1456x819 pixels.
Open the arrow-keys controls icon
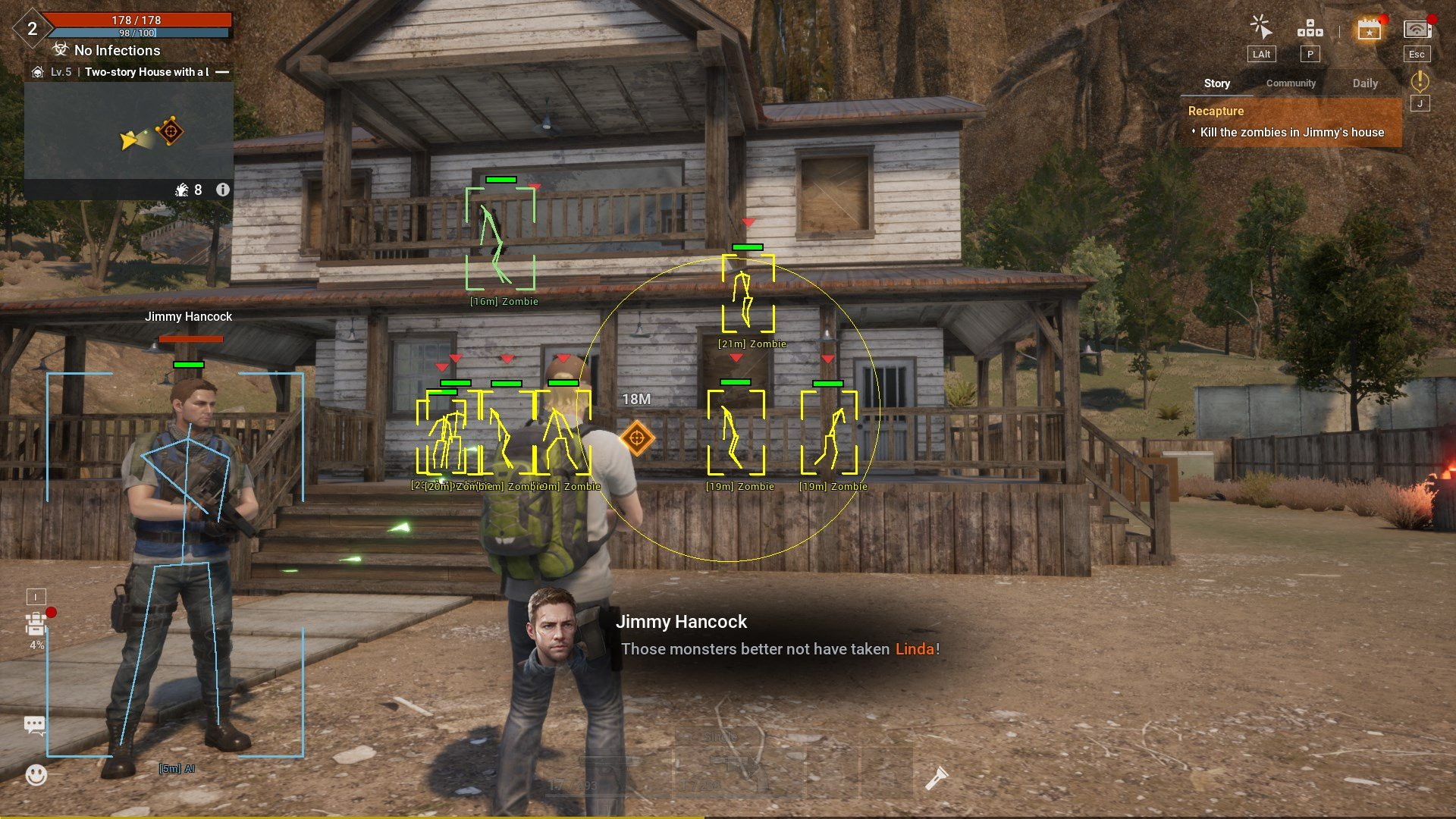click(x=1310, y=30)
